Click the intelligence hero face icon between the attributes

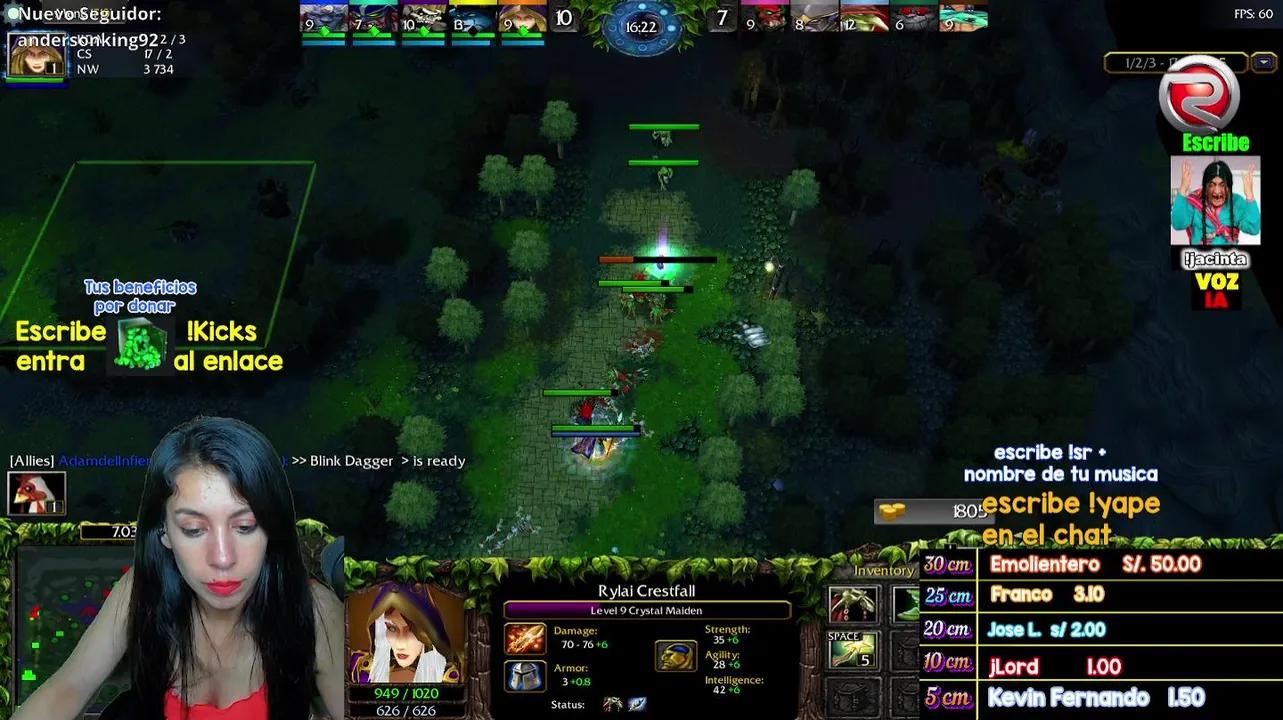click(676, 655)
